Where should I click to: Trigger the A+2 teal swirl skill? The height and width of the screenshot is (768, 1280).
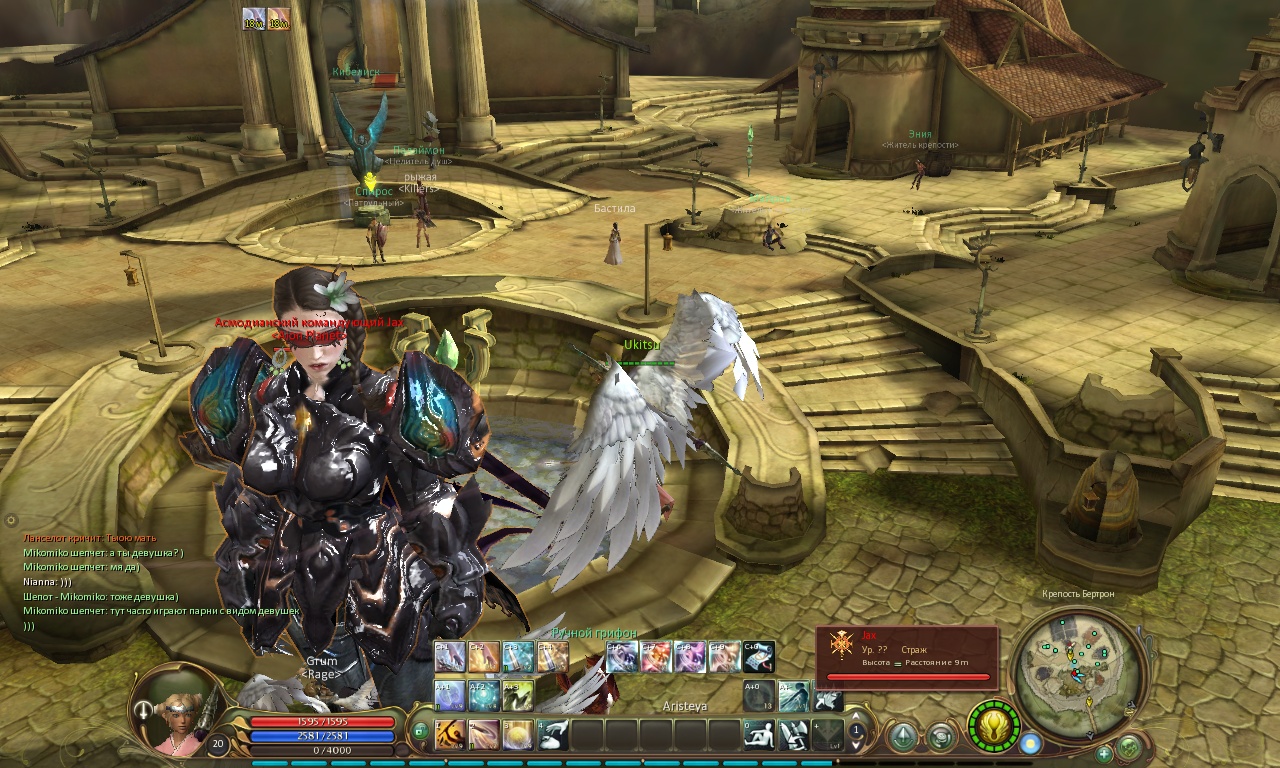tap(484, 695)
